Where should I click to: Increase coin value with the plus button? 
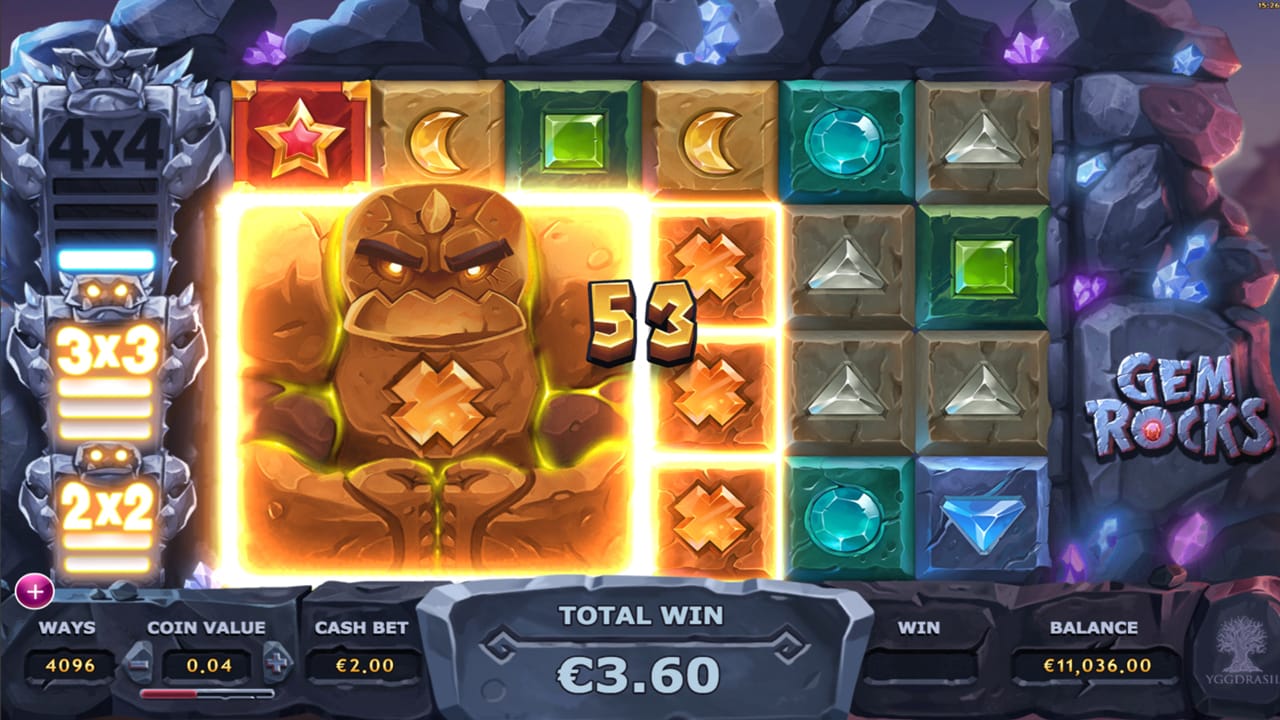[276, 661]
